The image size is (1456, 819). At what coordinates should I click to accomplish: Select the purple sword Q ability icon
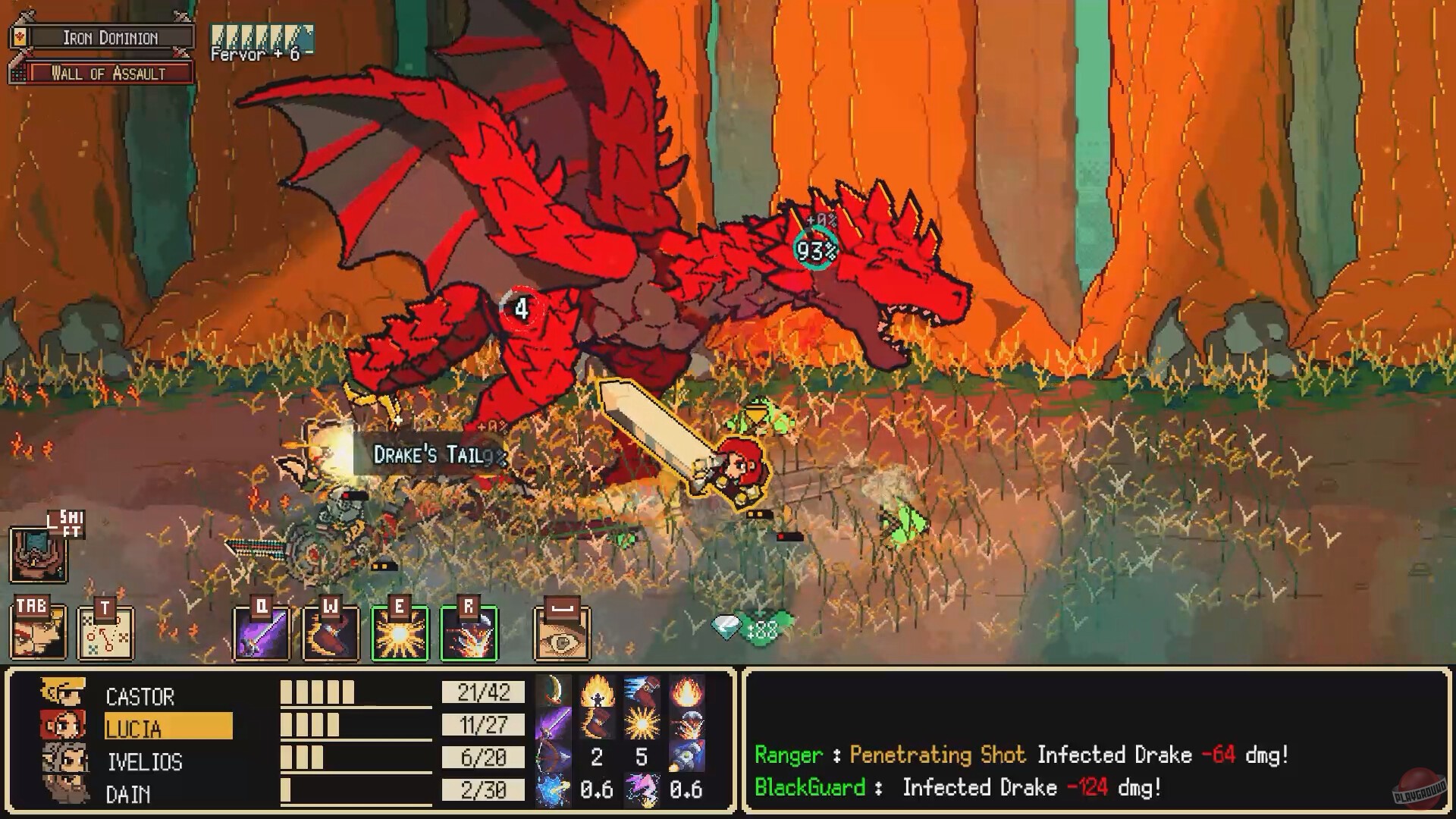[262, 633]
